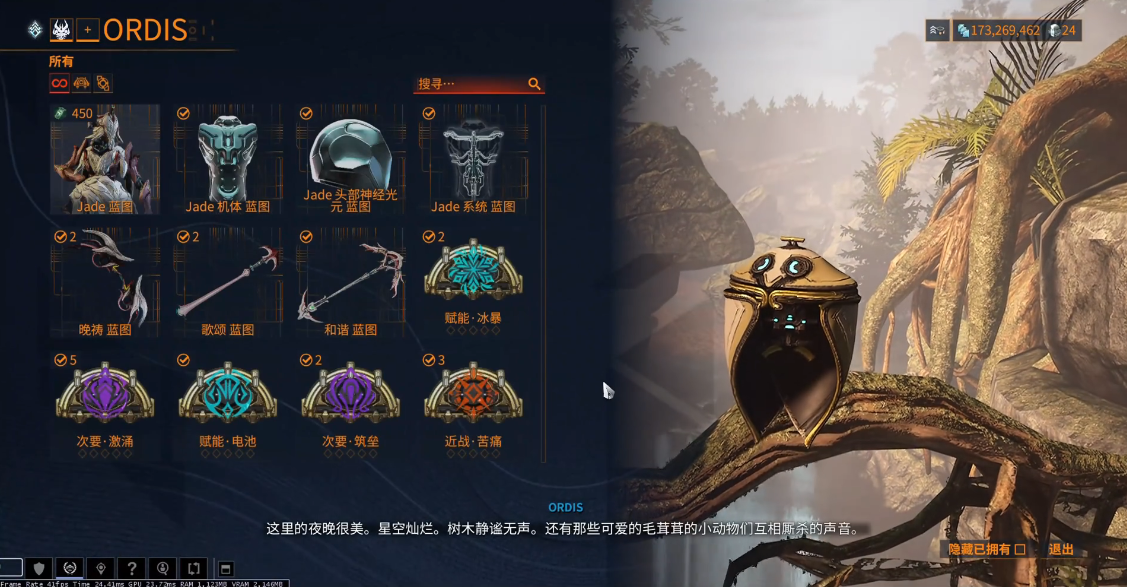Select the 赋能·电池 arcane
Screen dimensions: 1127x587
pos(228,398)
